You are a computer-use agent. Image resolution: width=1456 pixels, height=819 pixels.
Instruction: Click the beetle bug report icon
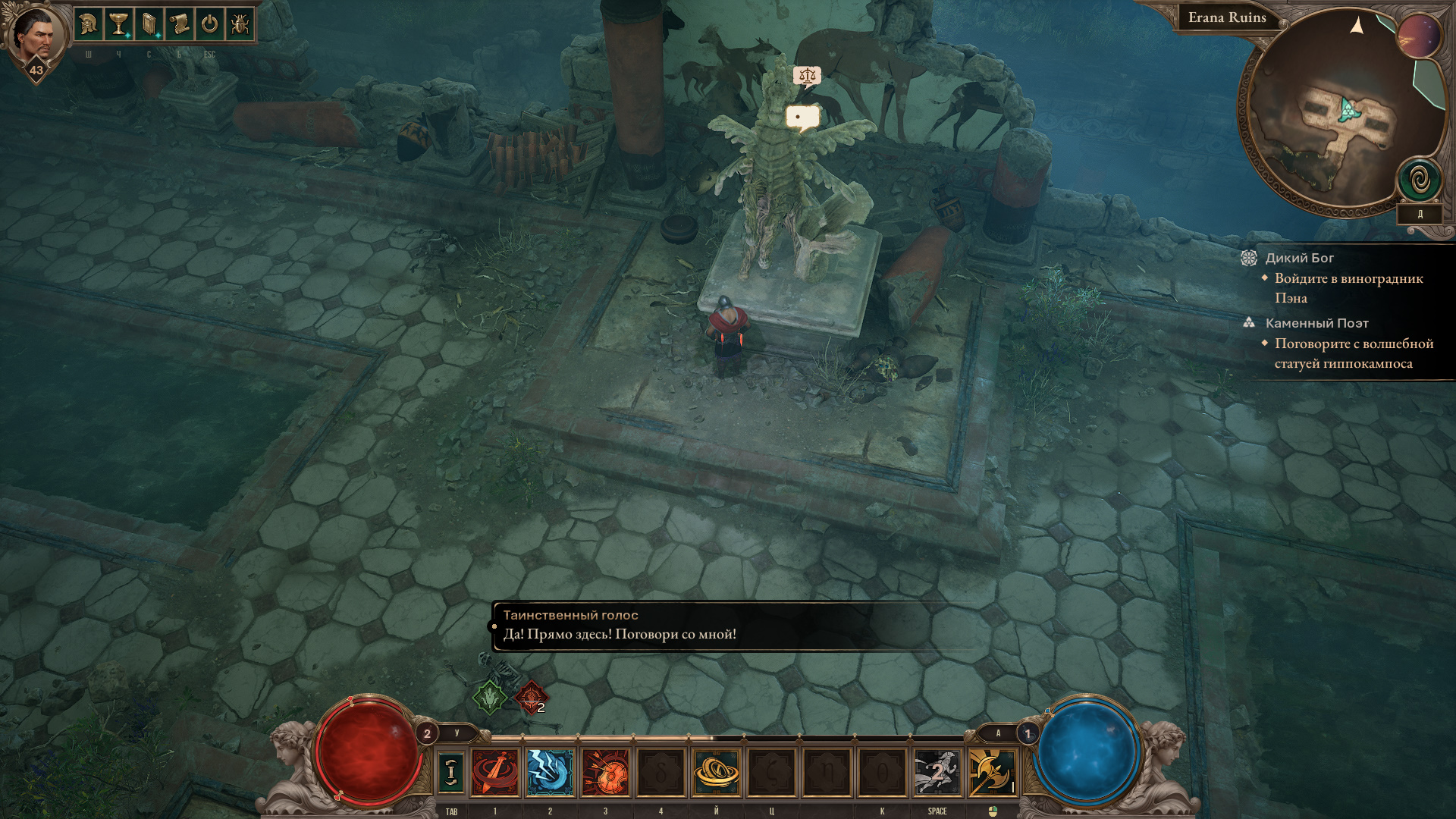pos(240,25)
